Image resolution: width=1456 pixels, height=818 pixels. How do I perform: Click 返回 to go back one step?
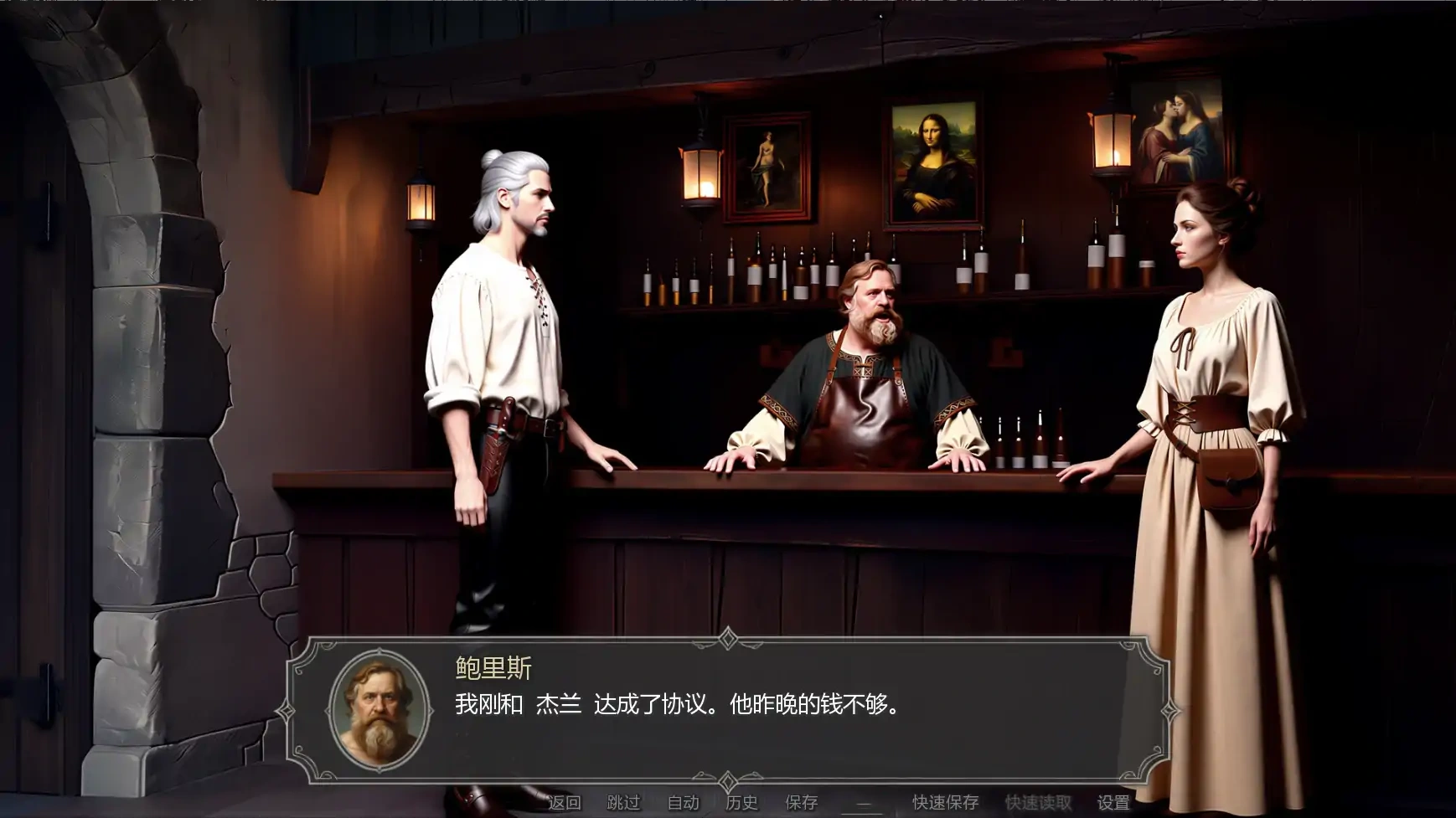tap(566, 801)
